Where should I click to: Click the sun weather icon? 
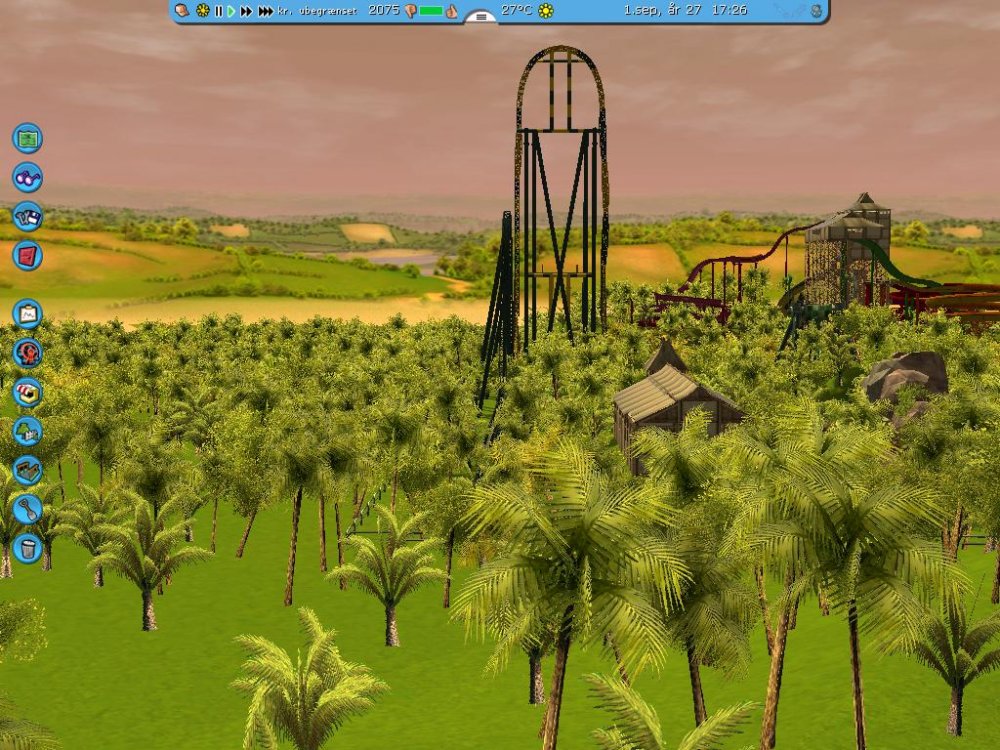(545, 10)
